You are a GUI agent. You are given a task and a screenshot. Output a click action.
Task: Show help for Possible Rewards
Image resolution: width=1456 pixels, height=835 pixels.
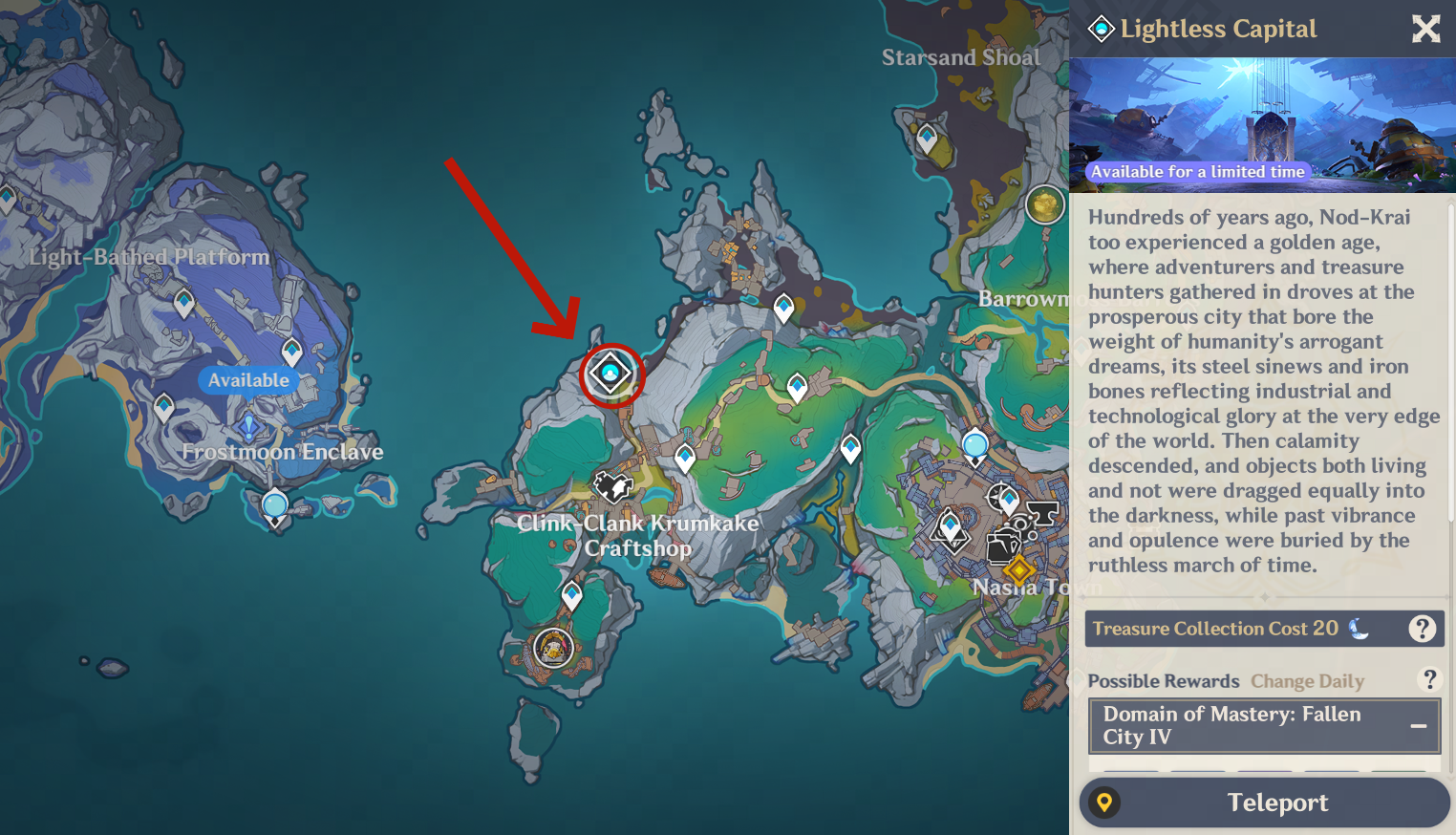click(x=1429, y=679)
